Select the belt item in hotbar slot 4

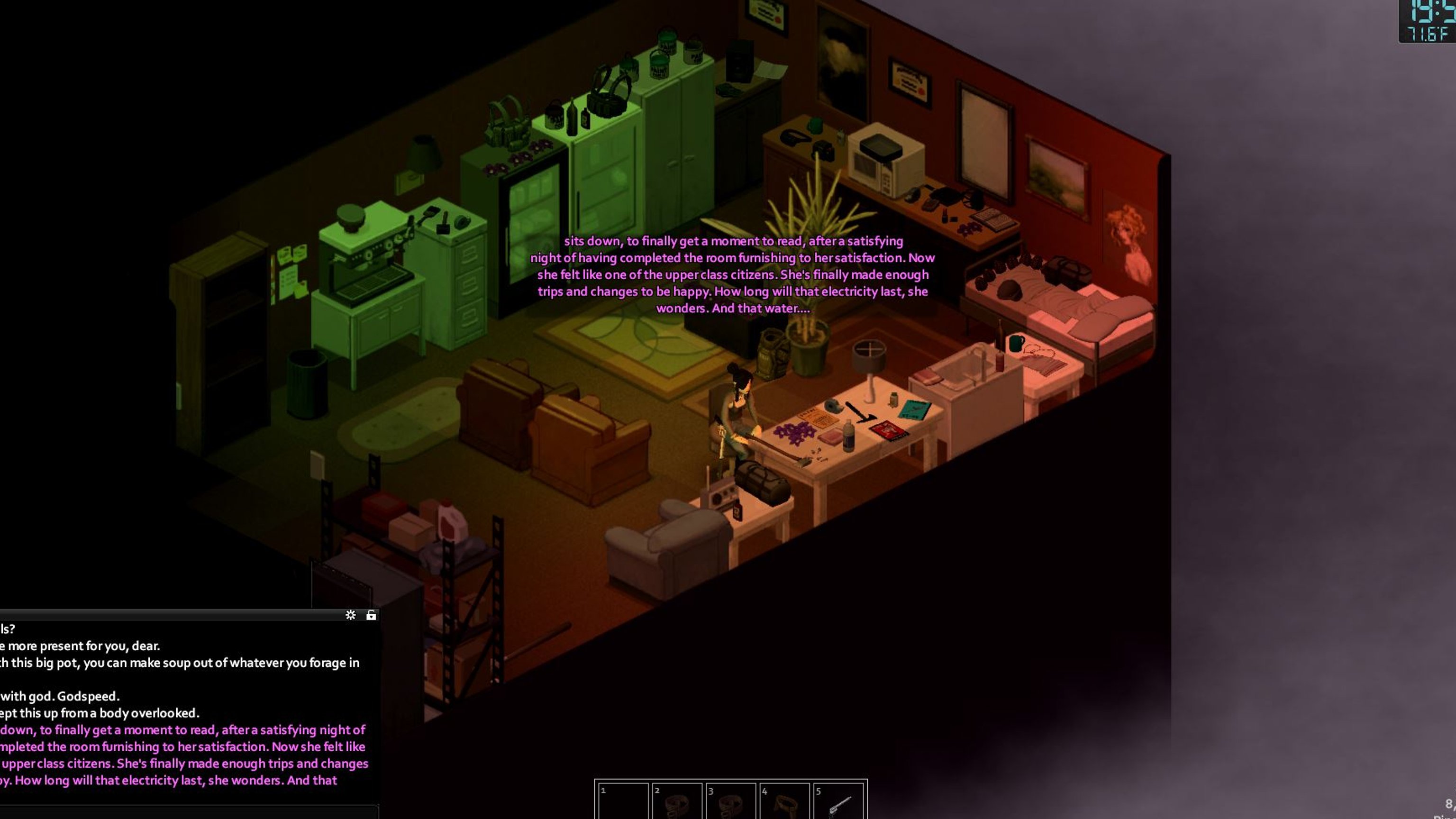(x=784, y=801)
